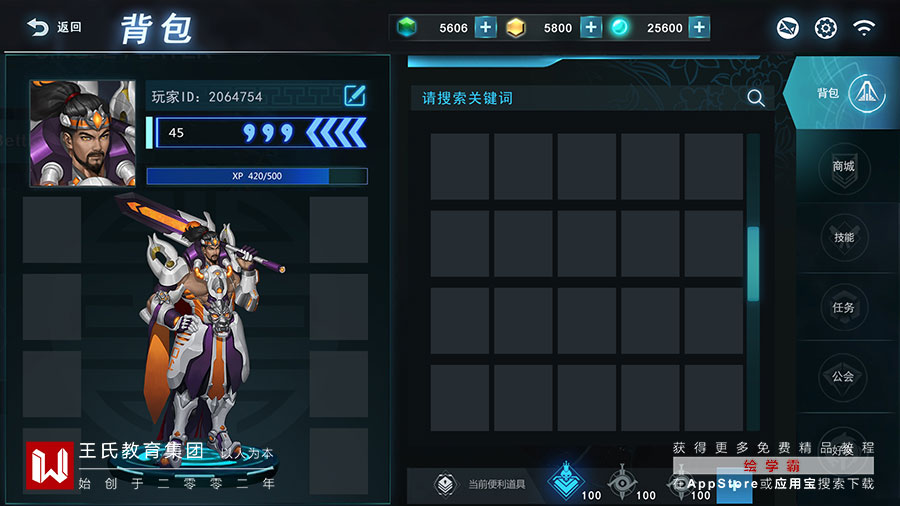Select the player avatar portrait

click(x=82, y=133)
